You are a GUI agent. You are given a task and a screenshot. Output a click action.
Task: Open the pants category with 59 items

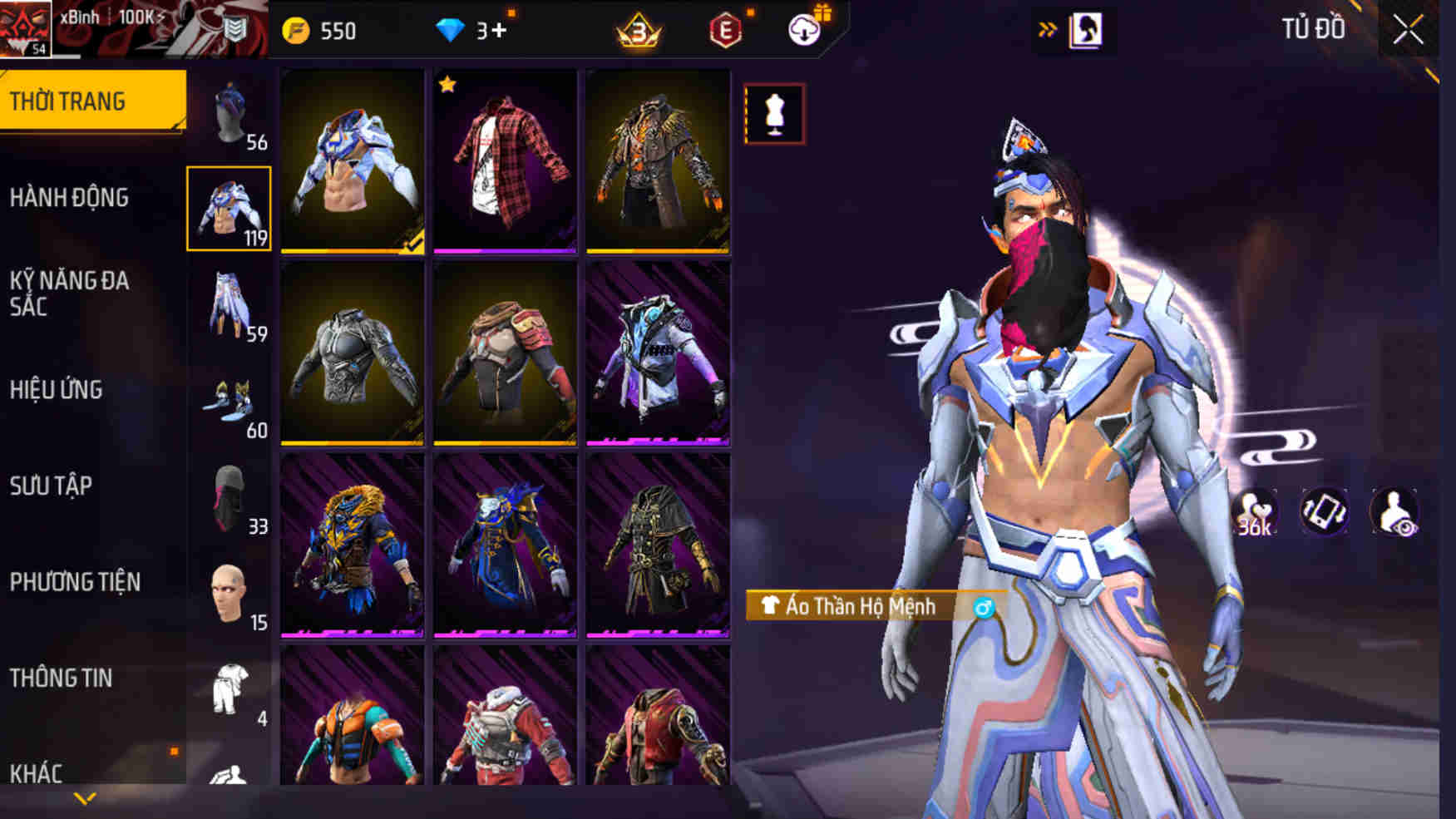point(230,306)
